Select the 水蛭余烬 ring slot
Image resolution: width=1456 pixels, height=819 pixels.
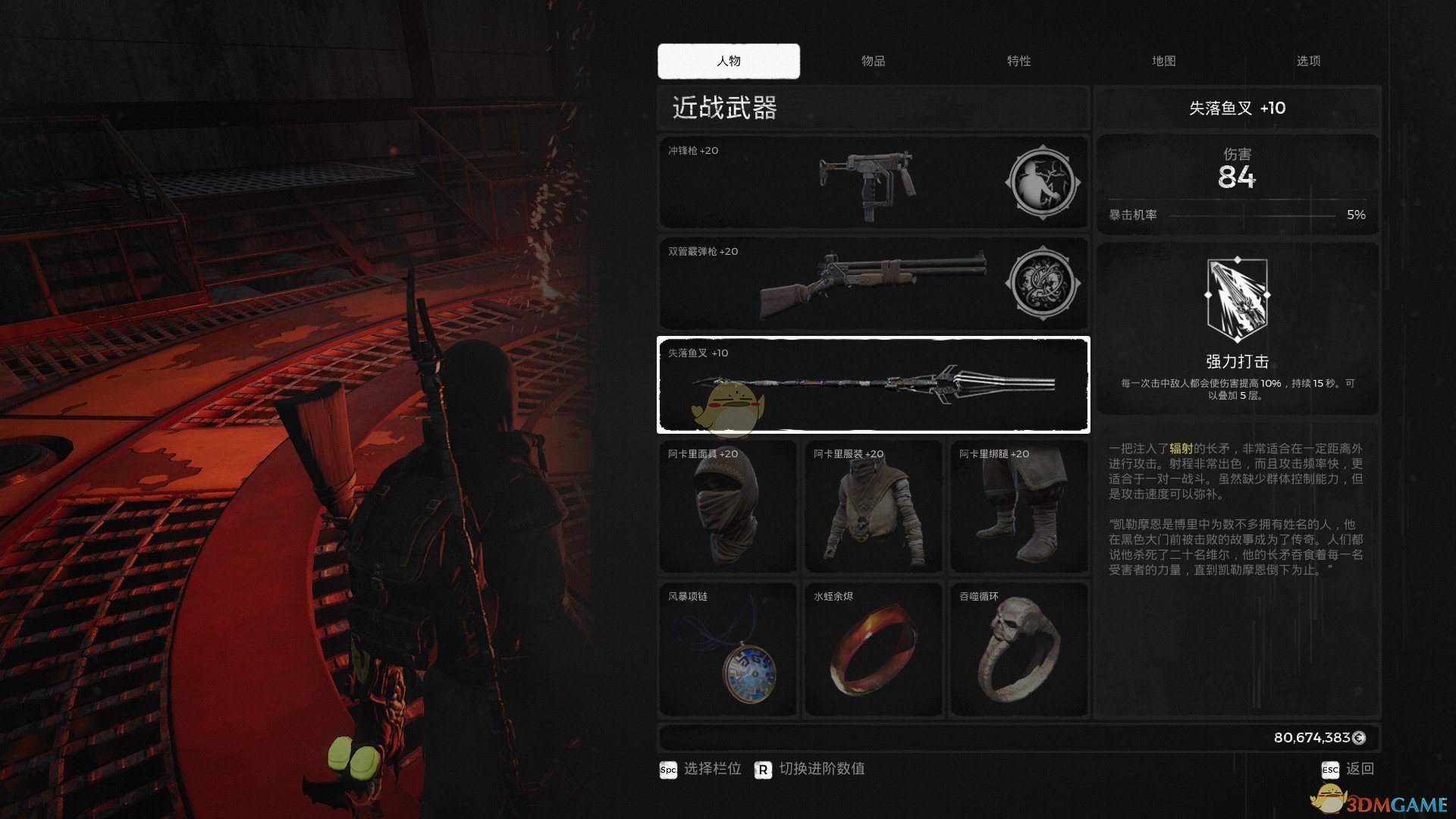pyautogui.click(x=873, y=648)
